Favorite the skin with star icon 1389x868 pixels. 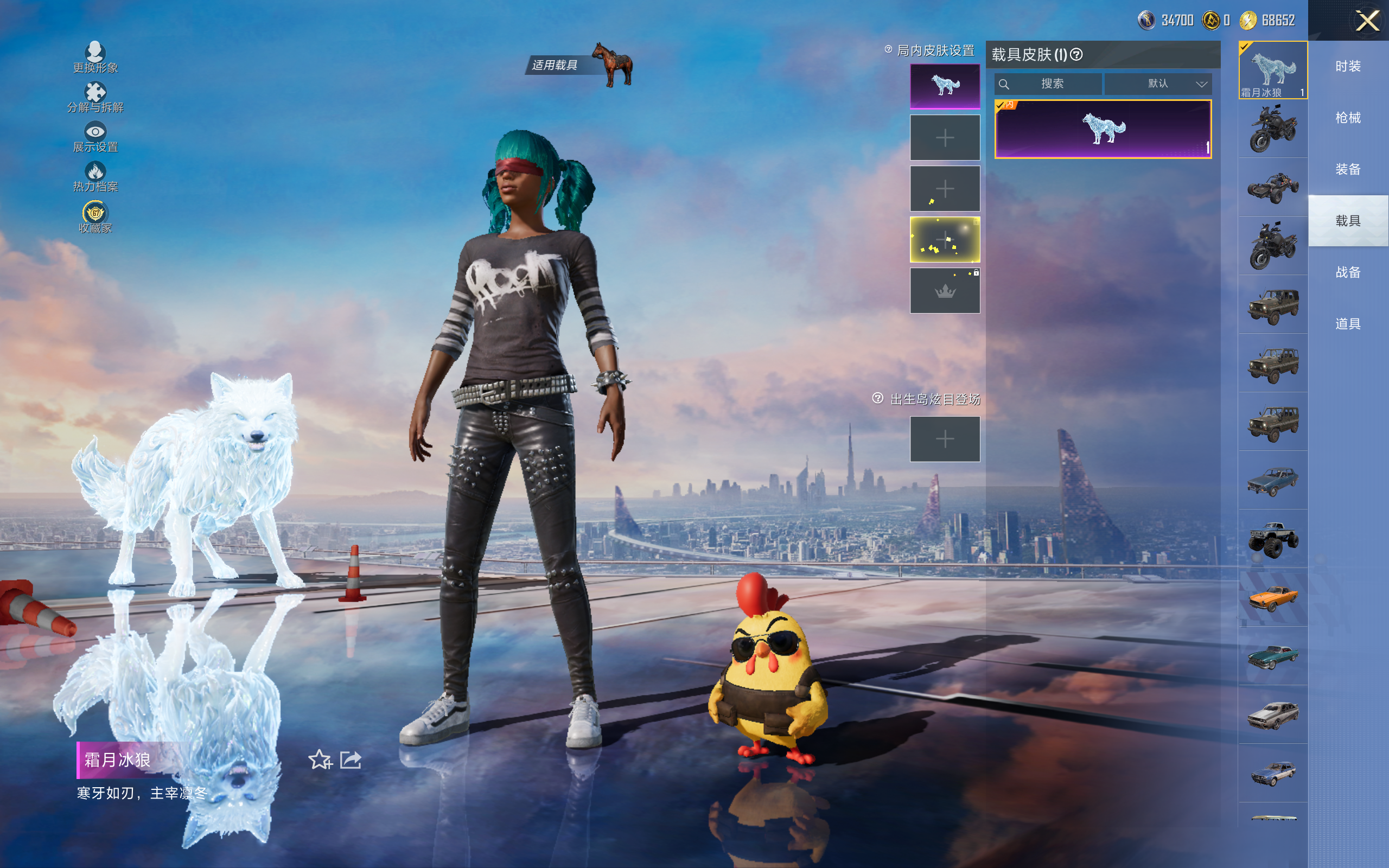point(320,760)
